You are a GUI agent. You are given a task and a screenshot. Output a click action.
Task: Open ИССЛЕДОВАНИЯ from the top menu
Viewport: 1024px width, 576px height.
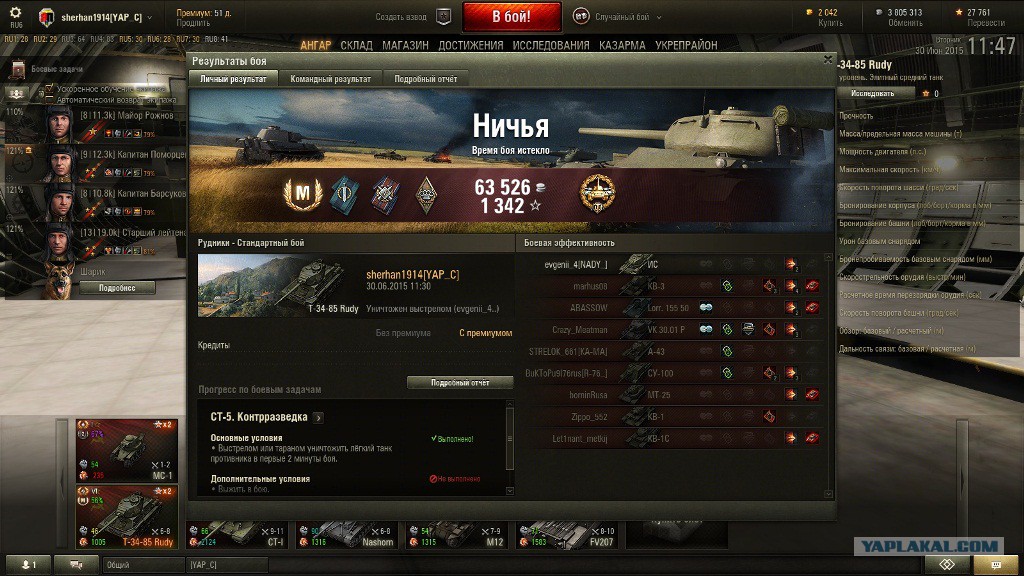[x=551, y=46]
